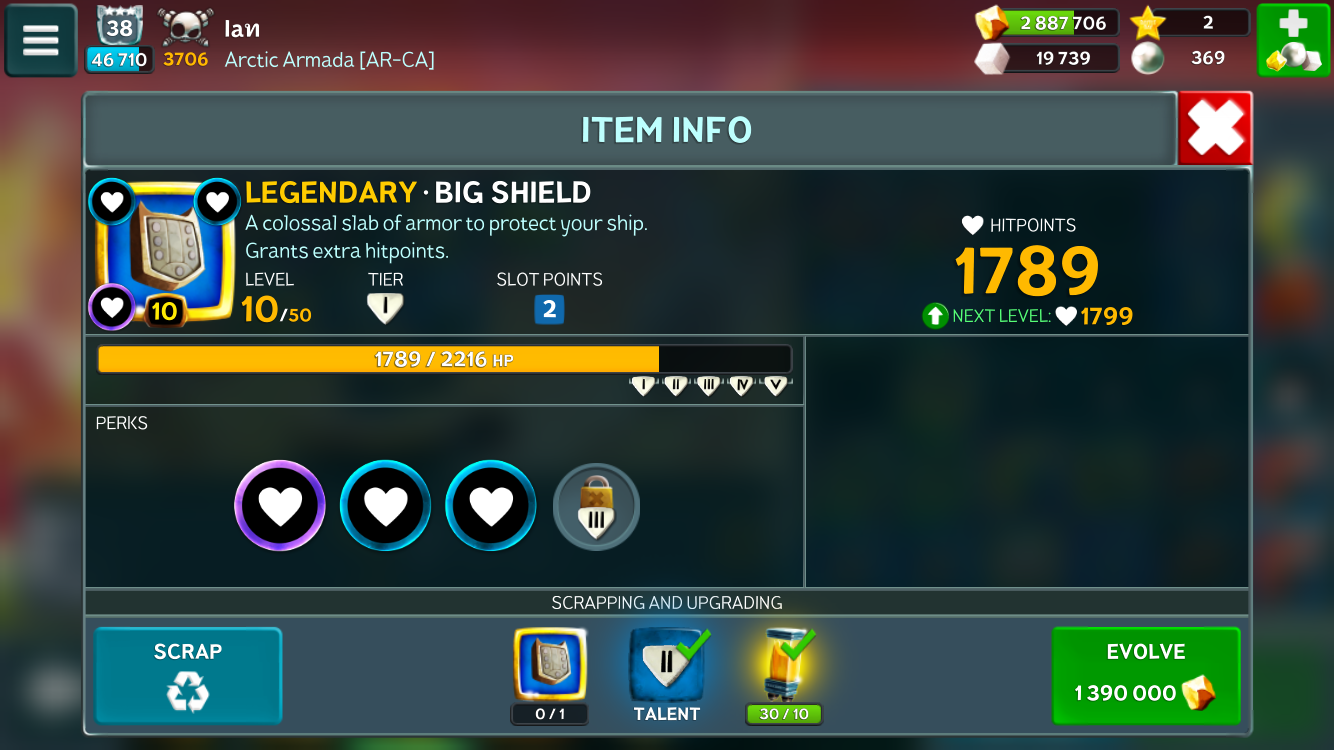Select the duplicate Big Shield requirement 0/1

click(550, 664)
